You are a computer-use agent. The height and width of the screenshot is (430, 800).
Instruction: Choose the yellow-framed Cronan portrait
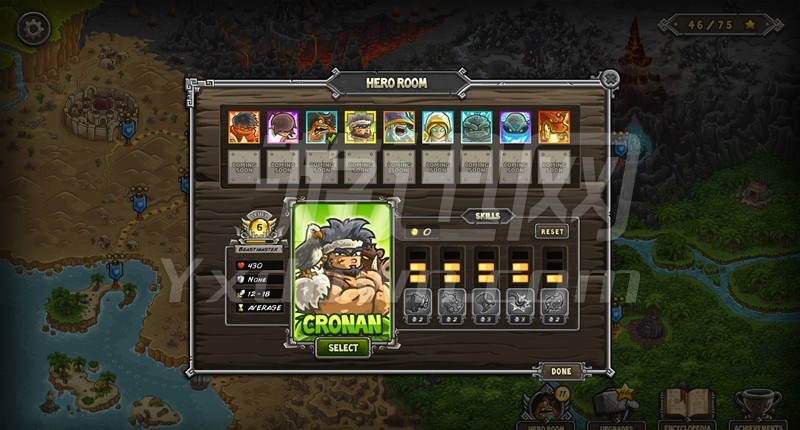361,127
